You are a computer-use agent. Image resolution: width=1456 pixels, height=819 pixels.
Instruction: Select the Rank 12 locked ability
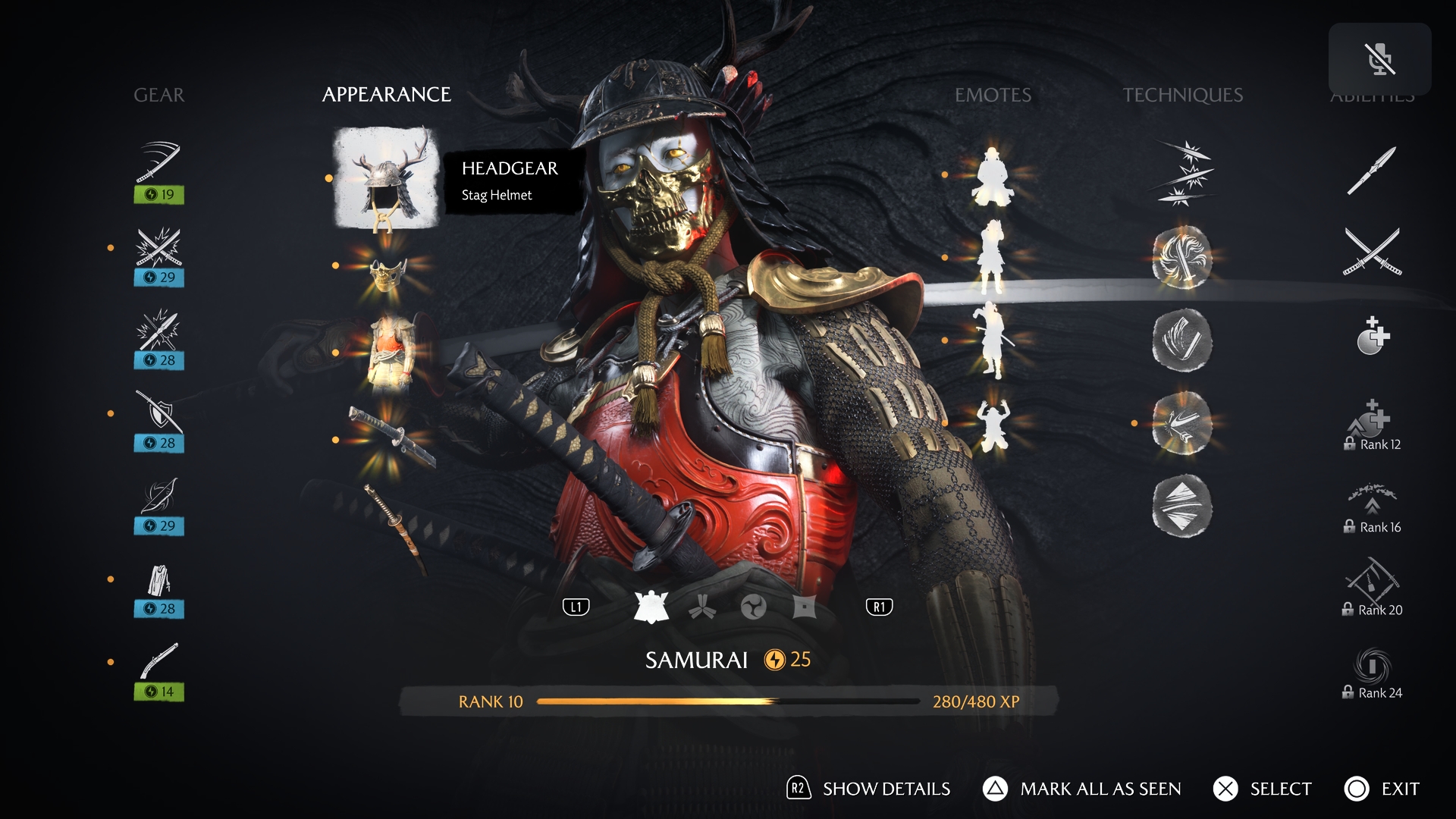pyautogui.click(x=1372, y=425)
